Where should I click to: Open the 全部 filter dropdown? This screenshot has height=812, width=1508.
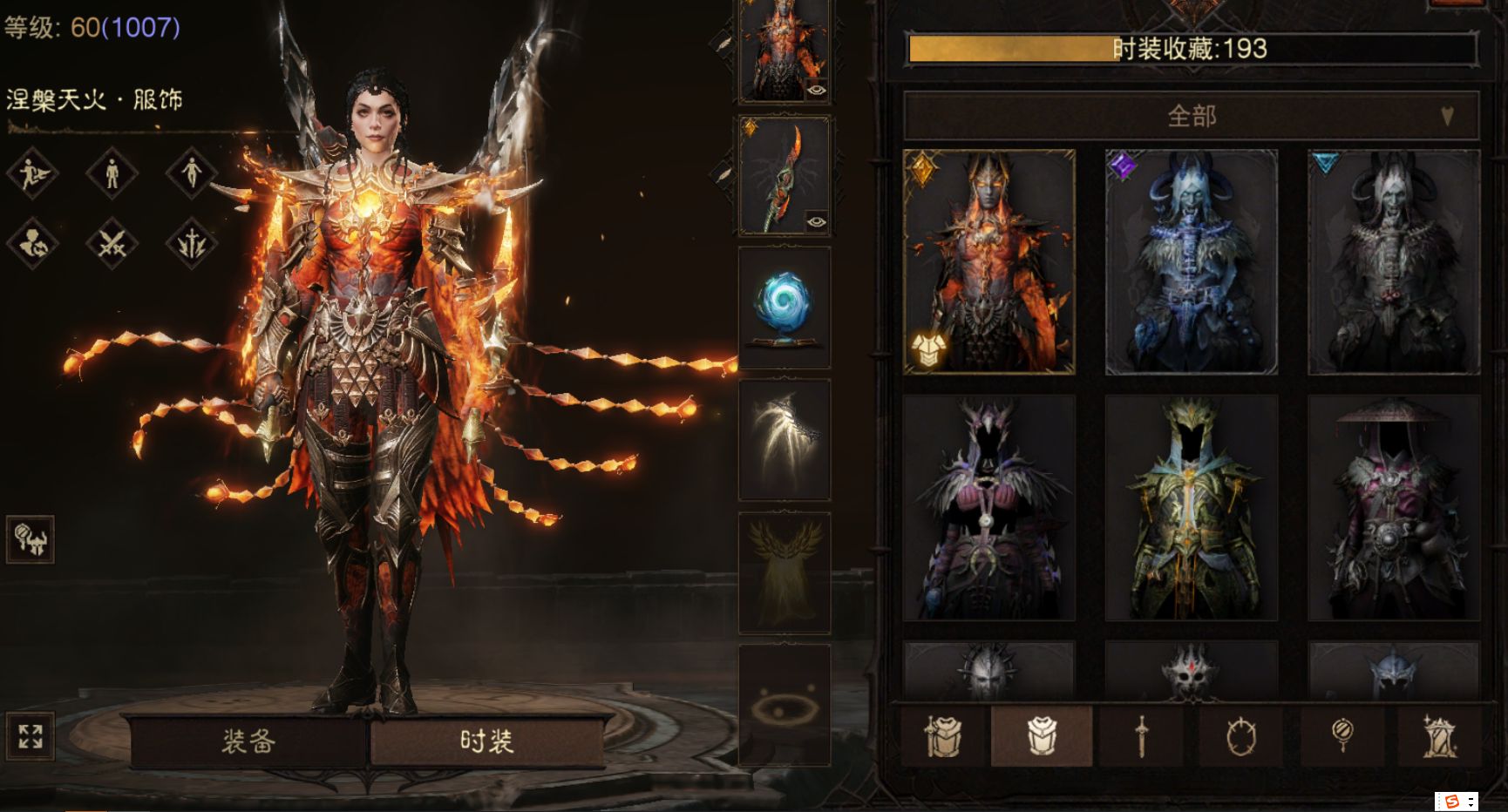(x=1191, y=116)
